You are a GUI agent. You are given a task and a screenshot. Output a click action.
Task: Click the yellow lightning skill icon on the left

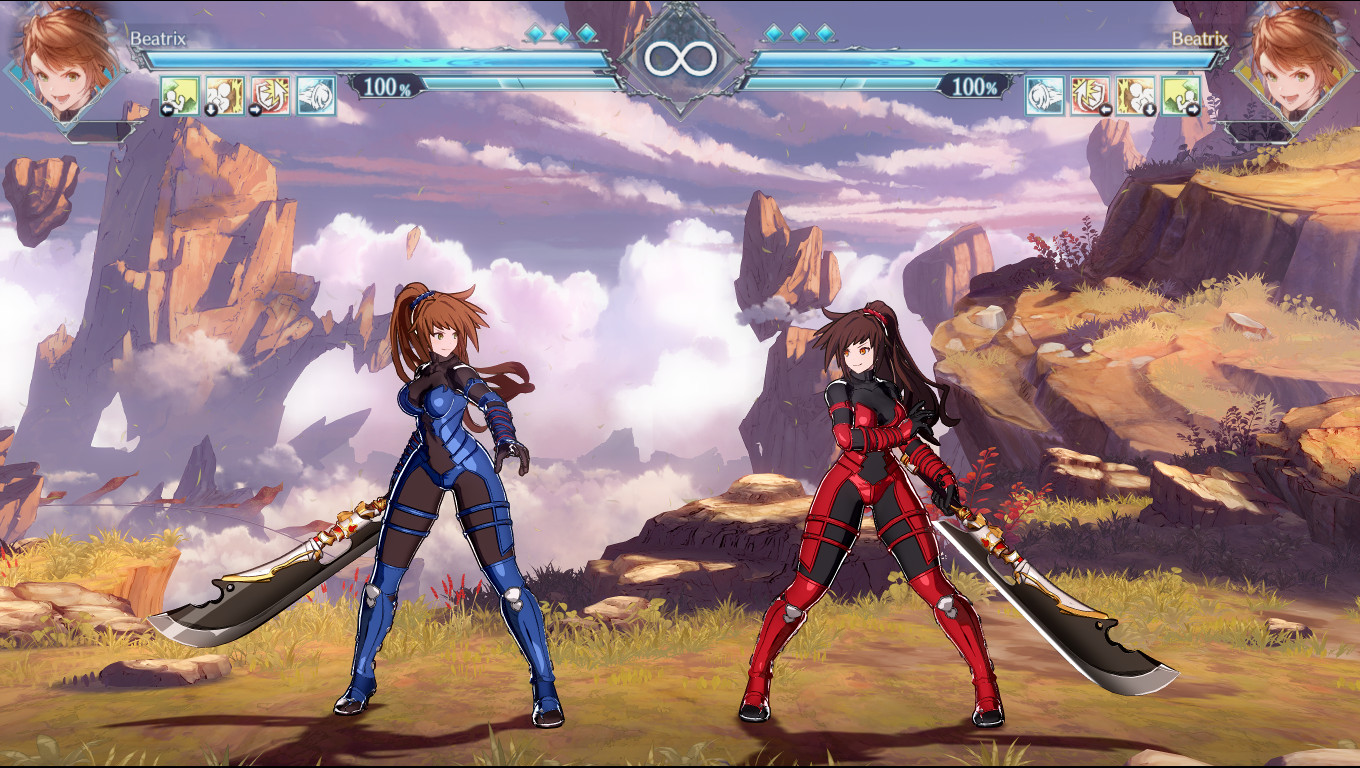(x=225, y=96)
